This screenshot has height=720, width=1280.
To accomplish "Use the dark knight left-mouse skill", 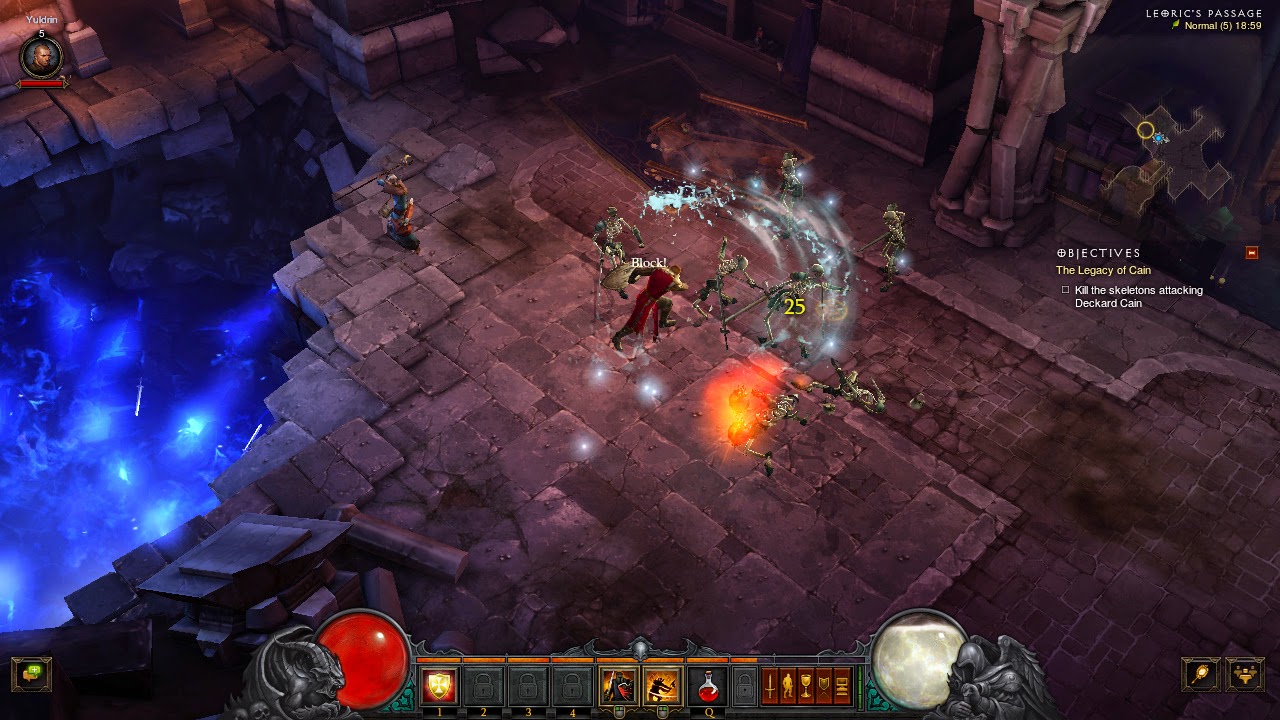I will [x=616, y=686].
